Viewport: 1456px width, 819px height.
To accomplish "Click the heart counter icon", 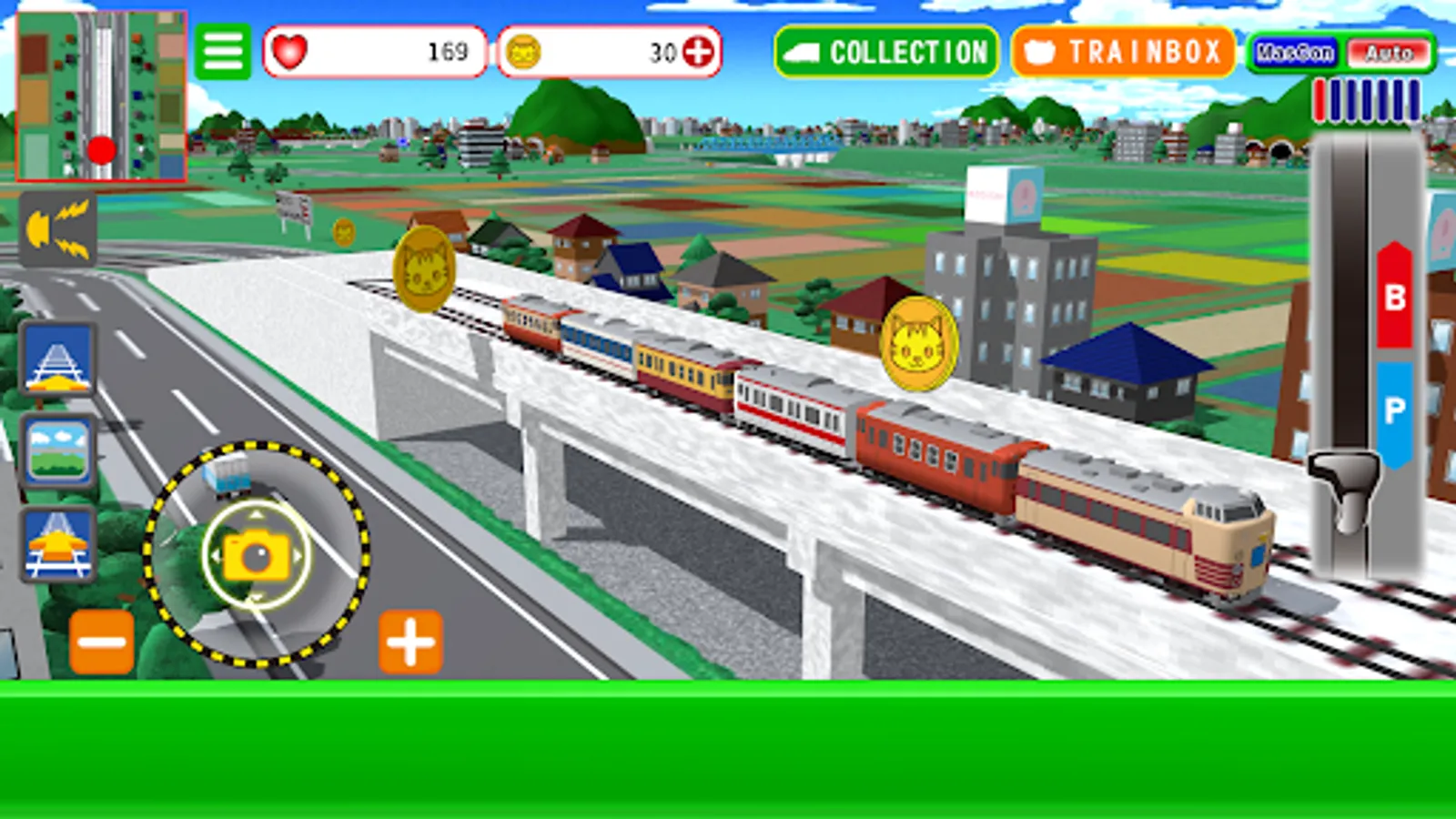I will pyautogui.click(x=291, y=54).
